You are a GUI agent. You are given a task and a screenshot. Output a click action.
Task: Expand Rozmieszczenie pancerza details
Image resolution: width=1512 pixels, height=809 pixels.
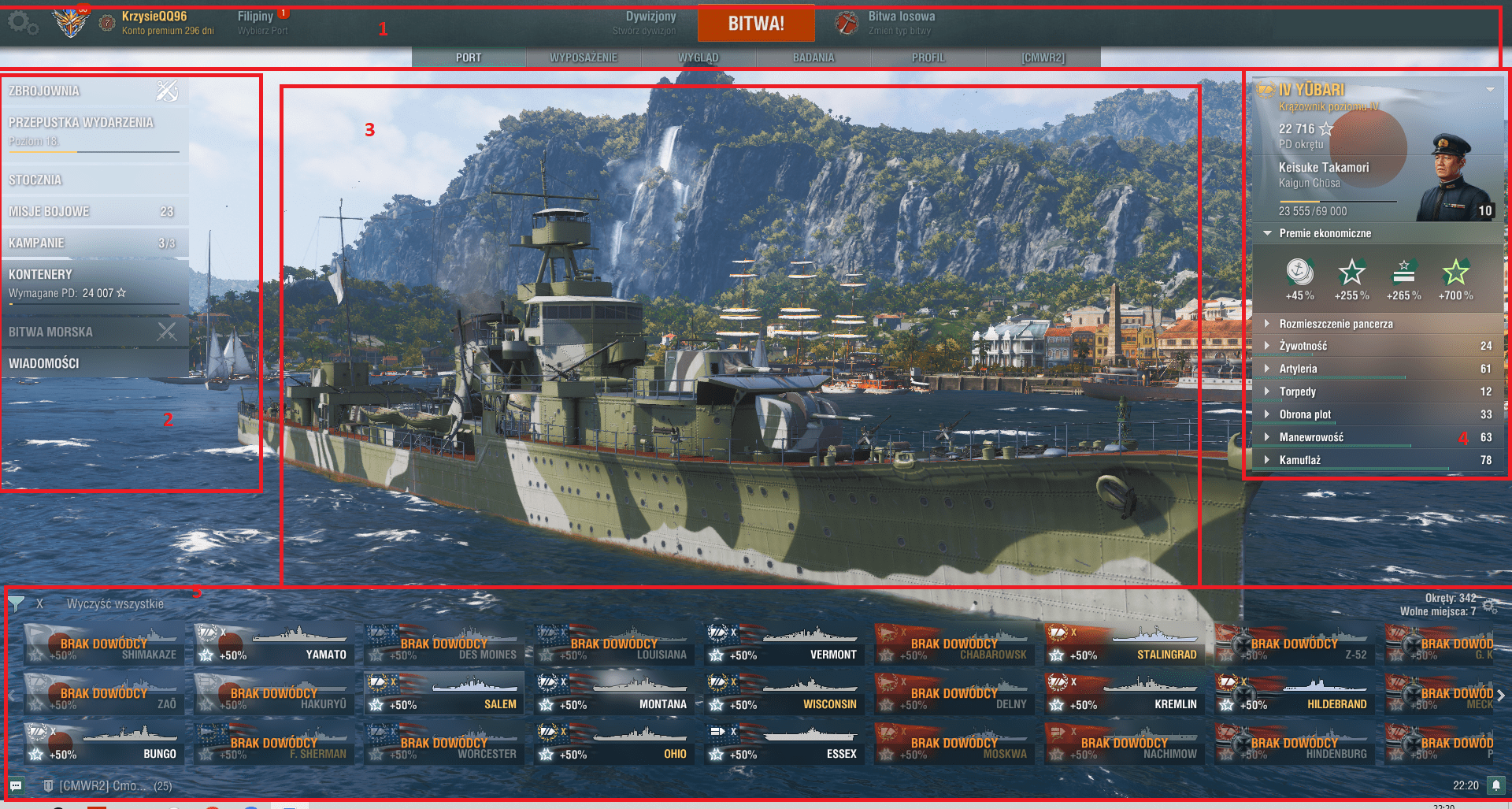click(1336, 324)
